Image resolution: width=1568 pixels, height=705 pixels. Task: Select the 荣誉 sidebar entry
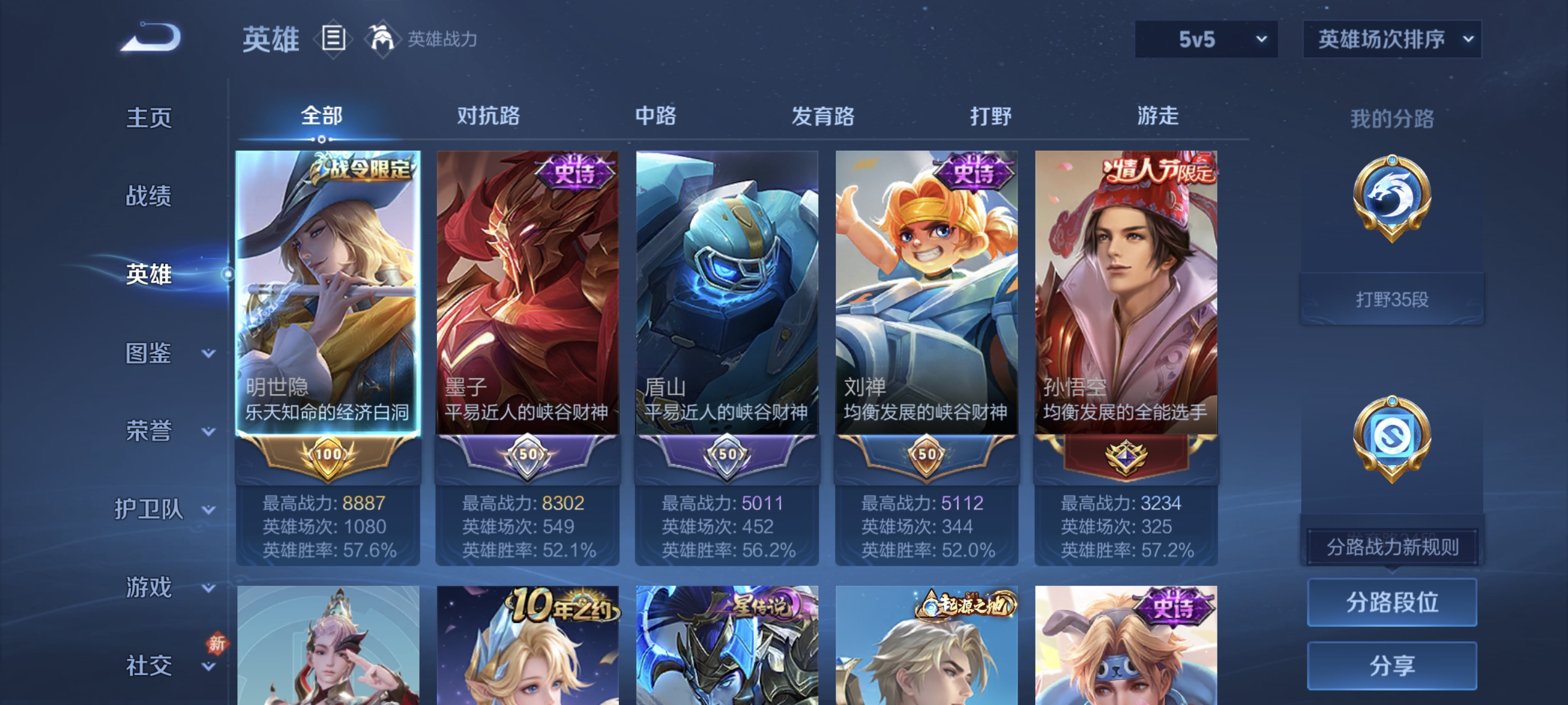point(148,430)
